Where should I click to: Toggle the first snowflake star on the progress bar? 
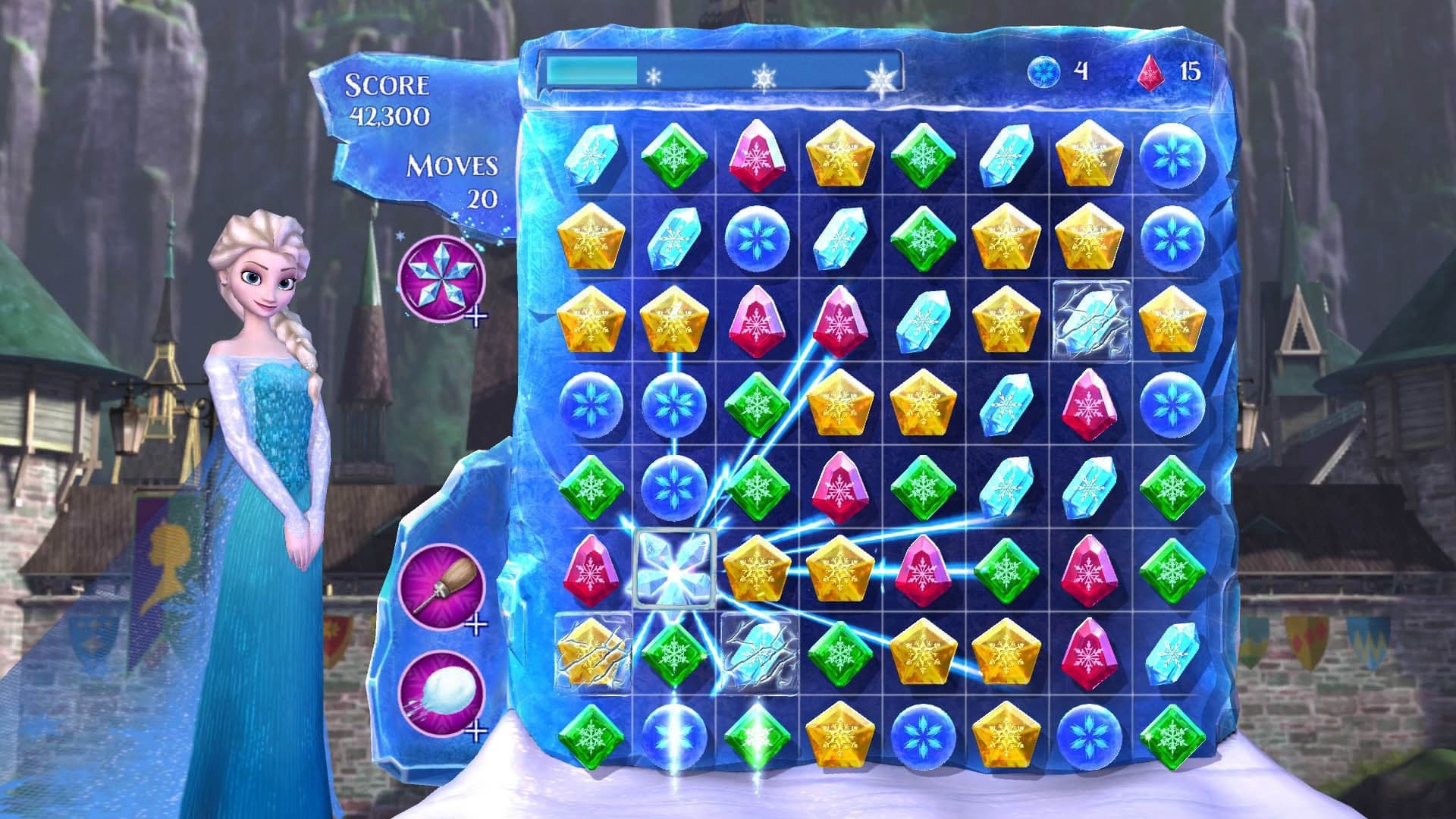click(x=654, y=76)
